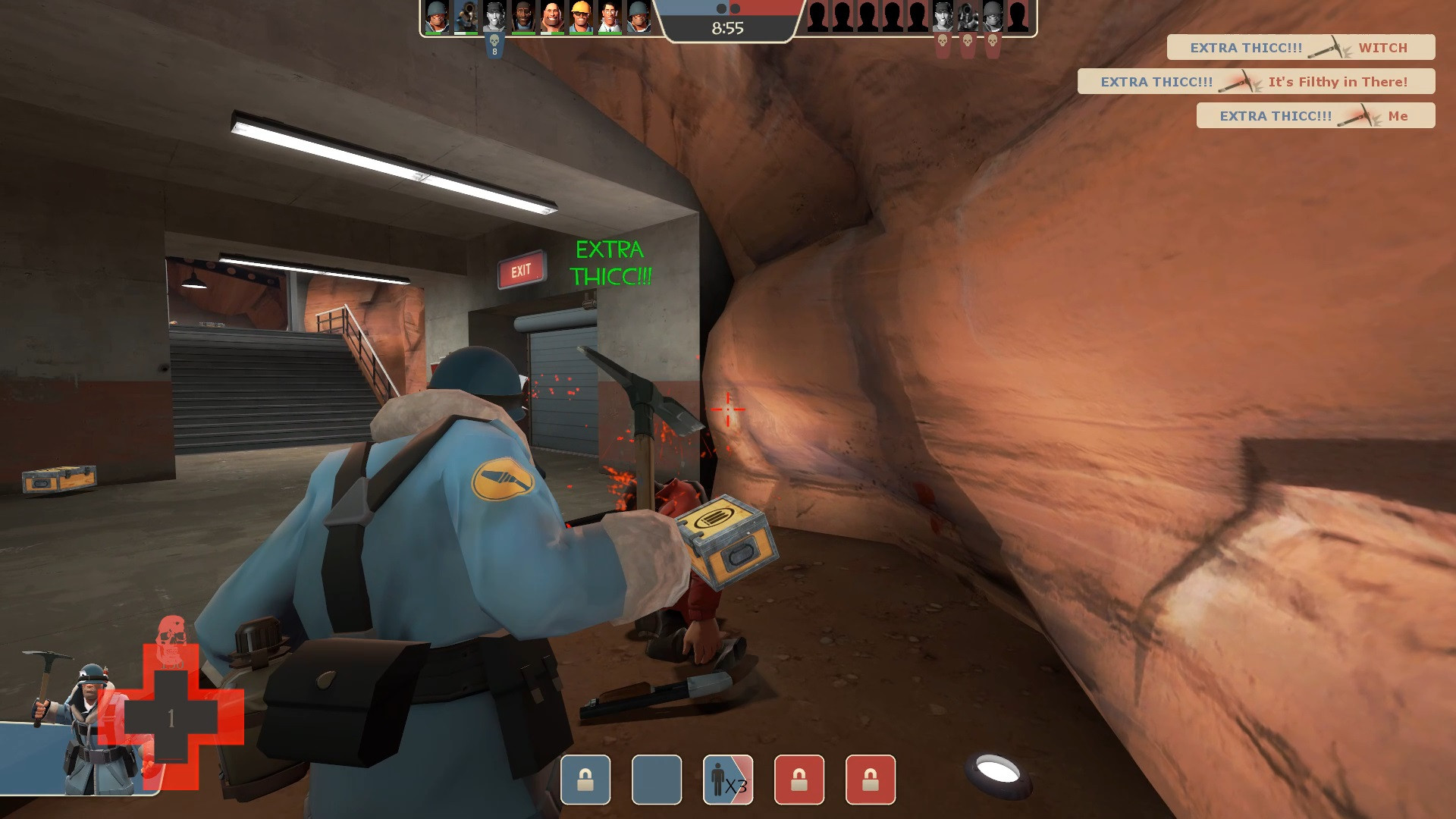Viewport: 1456px width, 819px height.
Task: Click the red EXIT sign above the doorway
Action: [521, 270]
